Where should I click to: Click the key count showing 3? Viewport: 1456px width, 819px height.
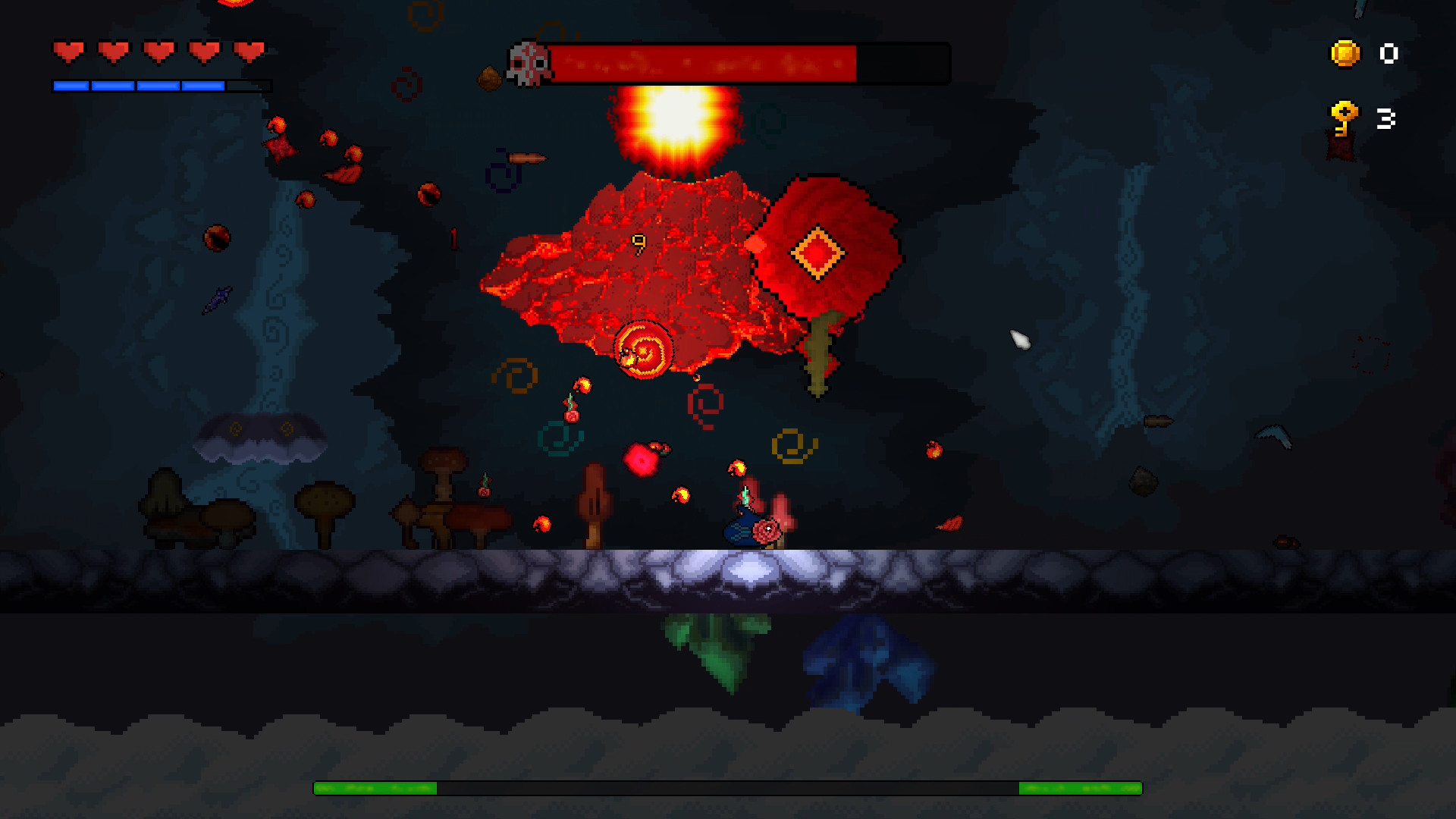click(1386, 117)
